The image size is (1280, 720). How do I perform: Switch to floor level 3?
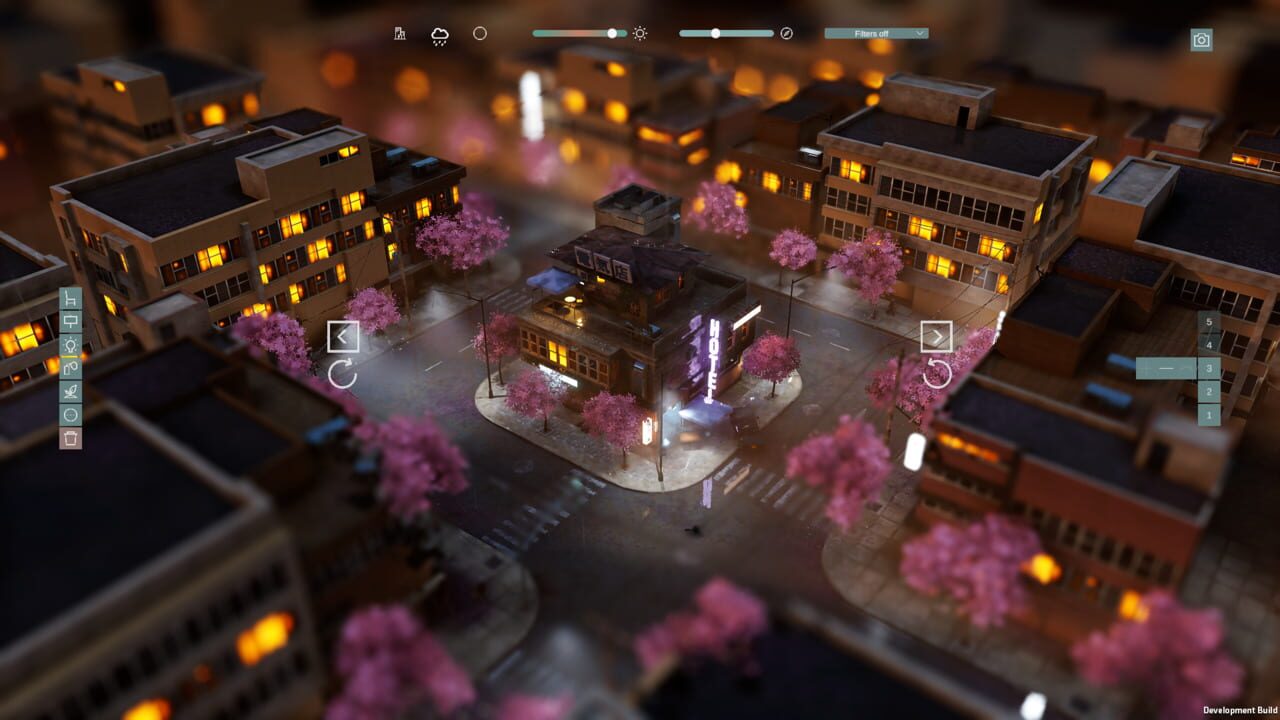coord(1207,369)
